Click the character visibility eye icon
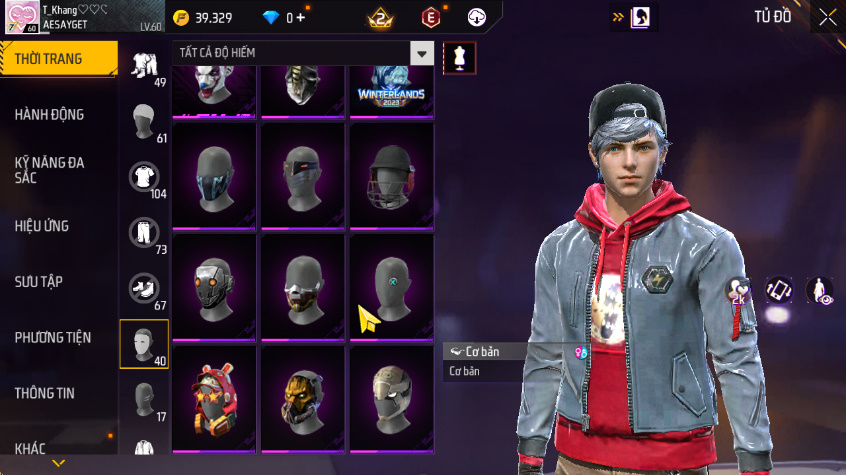The height and width of the screenshot is (475, 846). (x=820, y=291)
